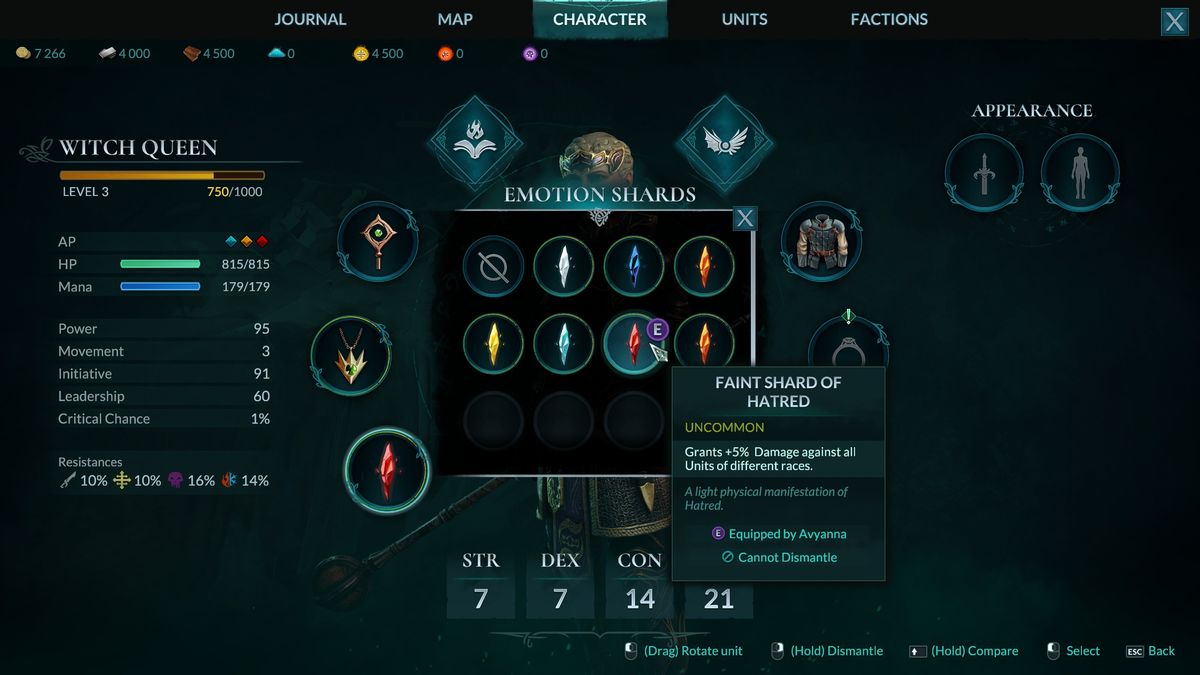Open the weapon appearance option

pos(984,172)
